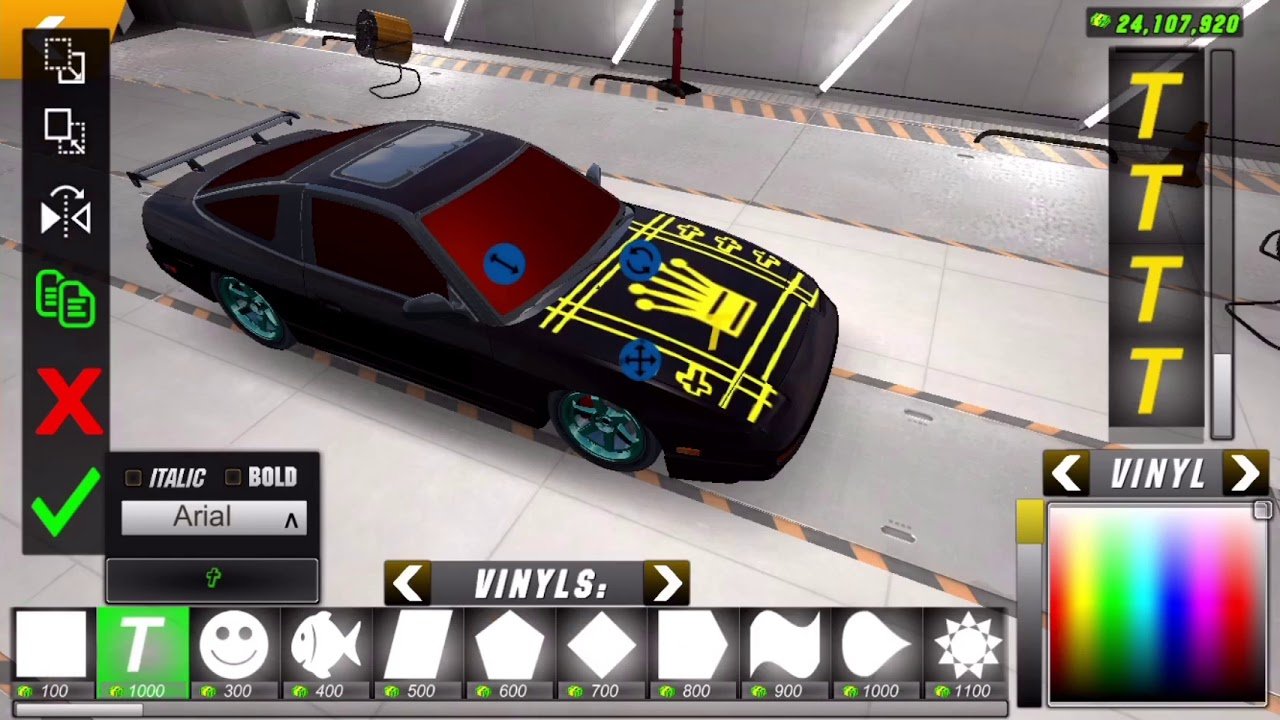This screenshot has height=720, width=1280.
Task: Confirm vinyl with the green checkmark
Action: coord(65,503)
